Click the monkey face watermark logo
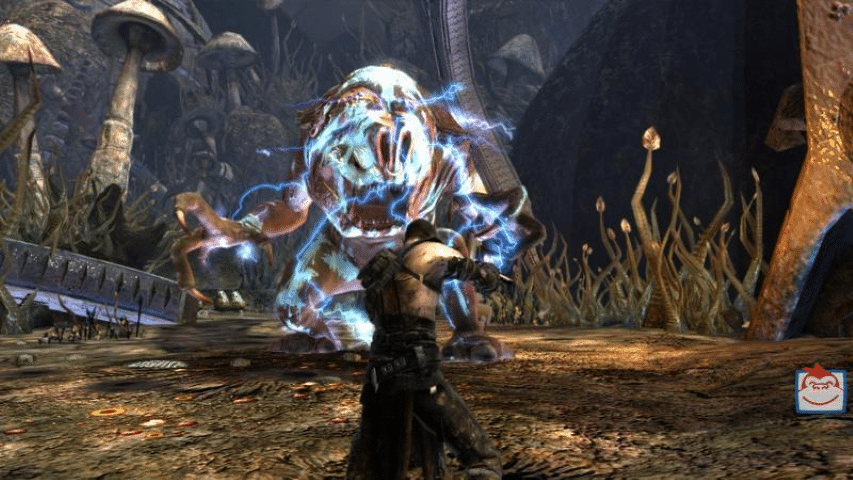The height and width of the screenshot is (480, 853). click(820, 390)
